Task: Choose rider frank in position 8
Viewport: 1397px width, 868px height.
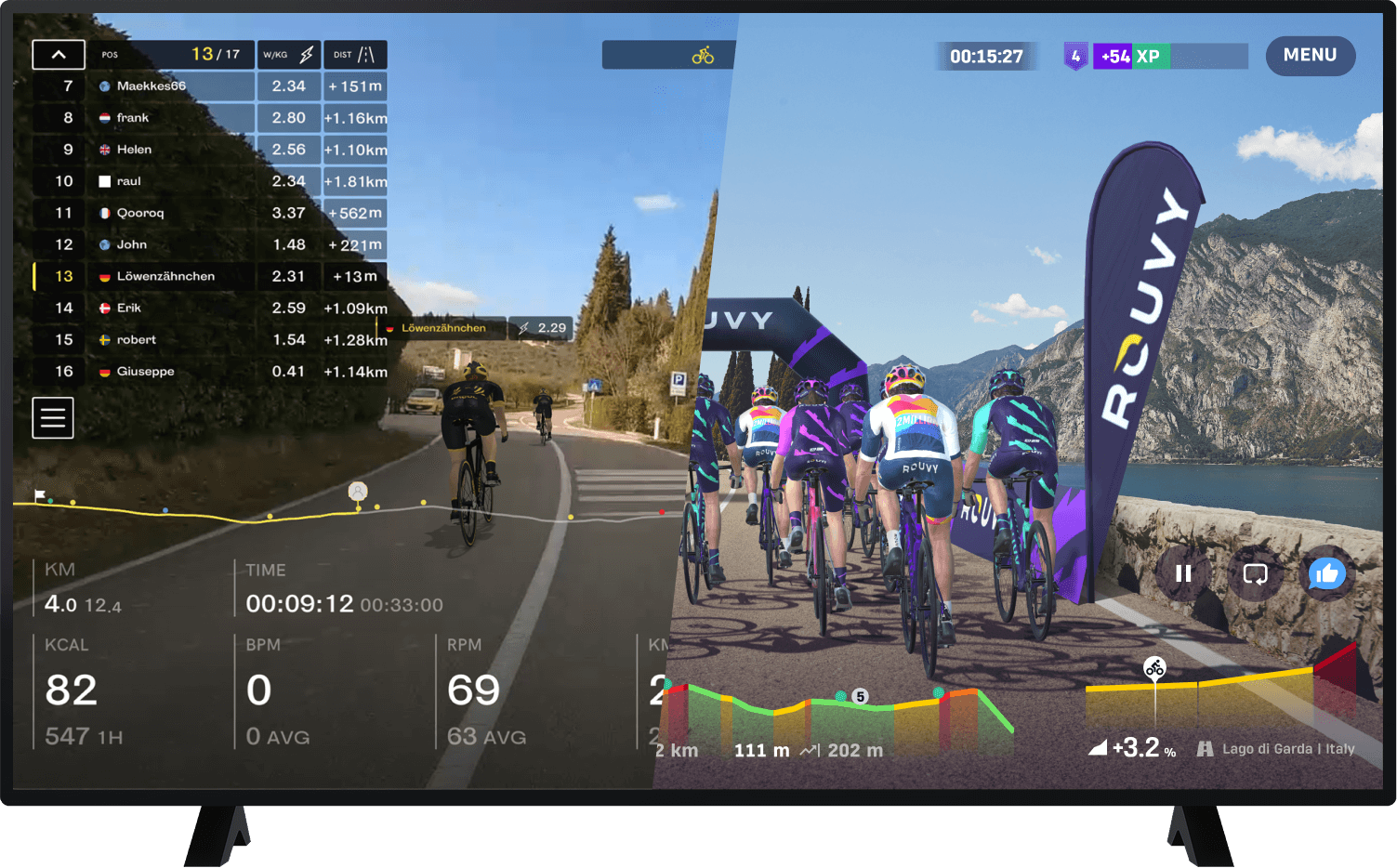Action: [132, 118]
